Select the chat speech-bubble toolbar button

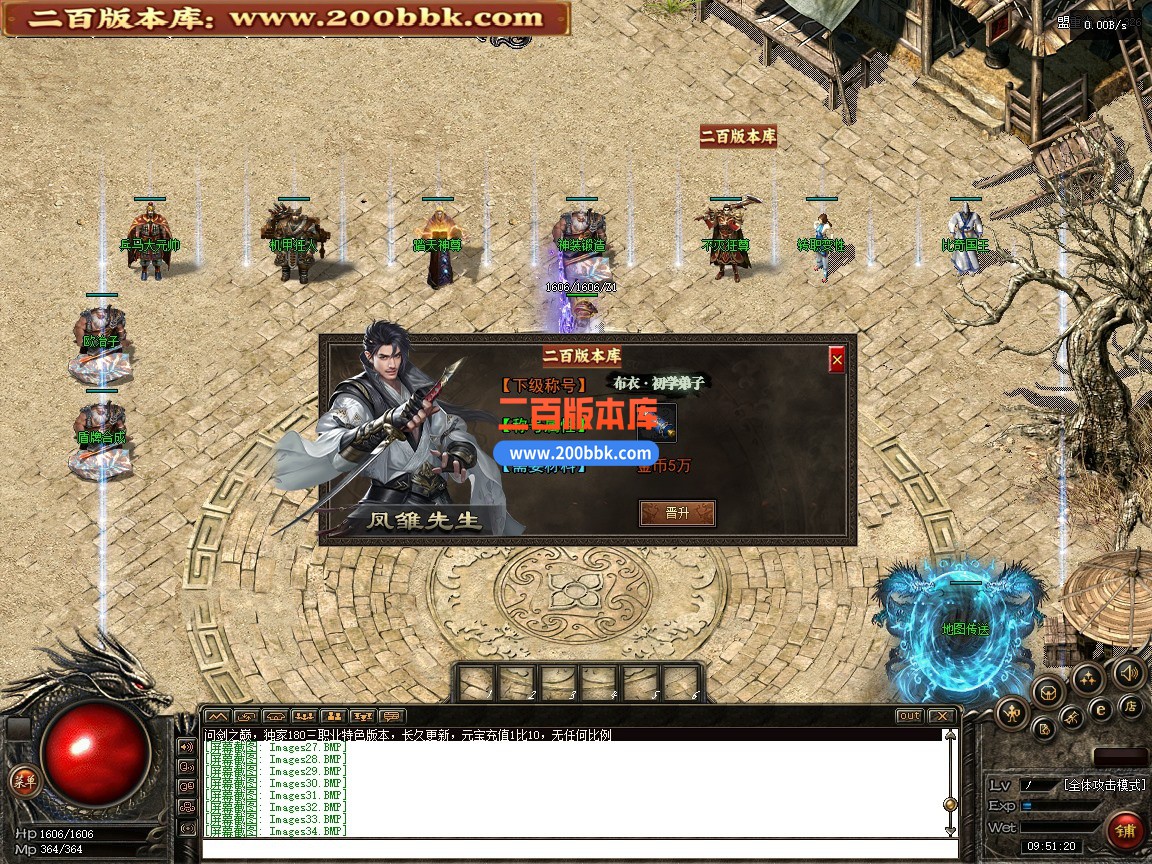click(392, 716)
